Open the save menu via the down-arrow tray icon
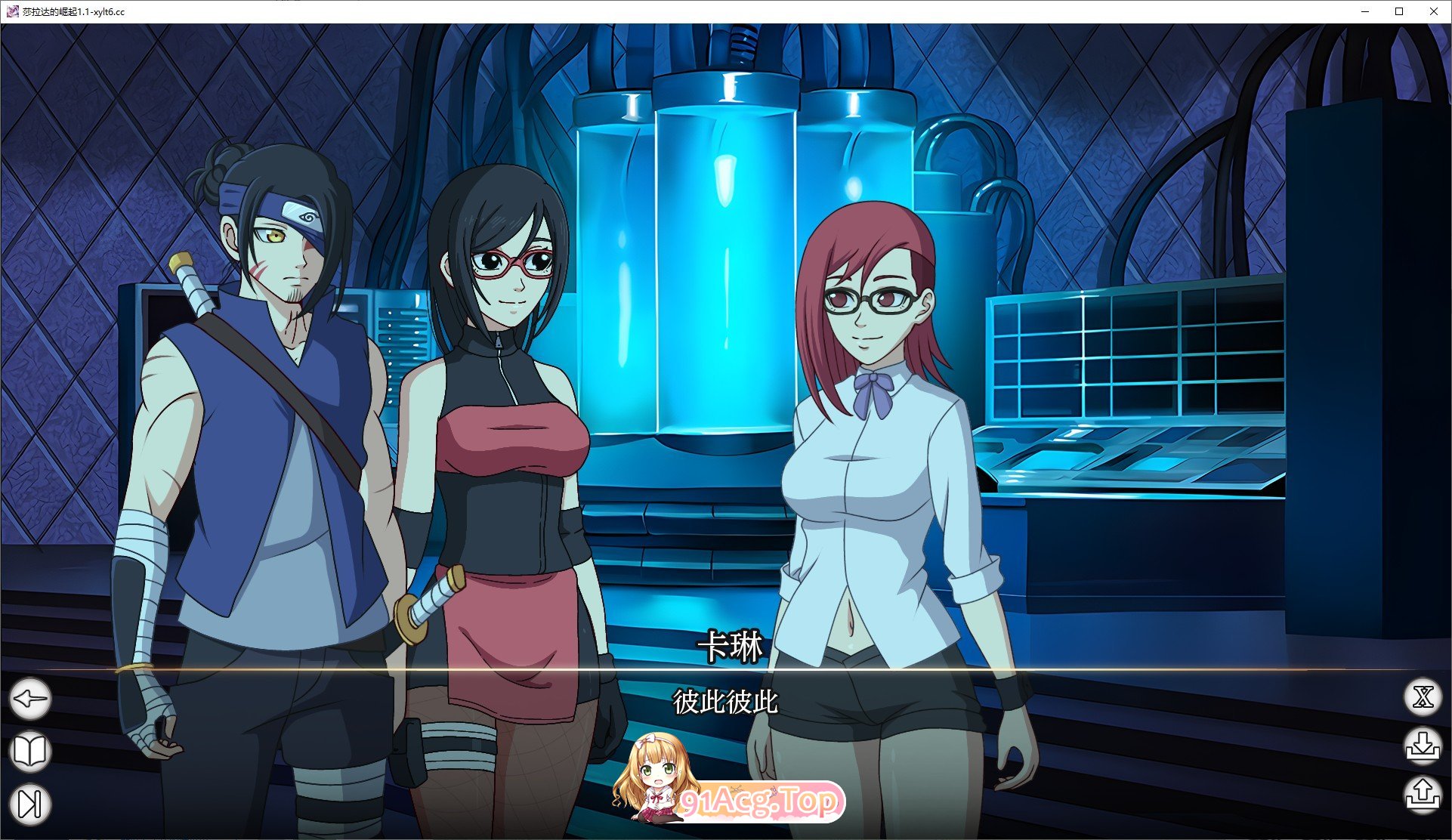The width and height of the screenshot is (1452, 840). click(1423, 745)
